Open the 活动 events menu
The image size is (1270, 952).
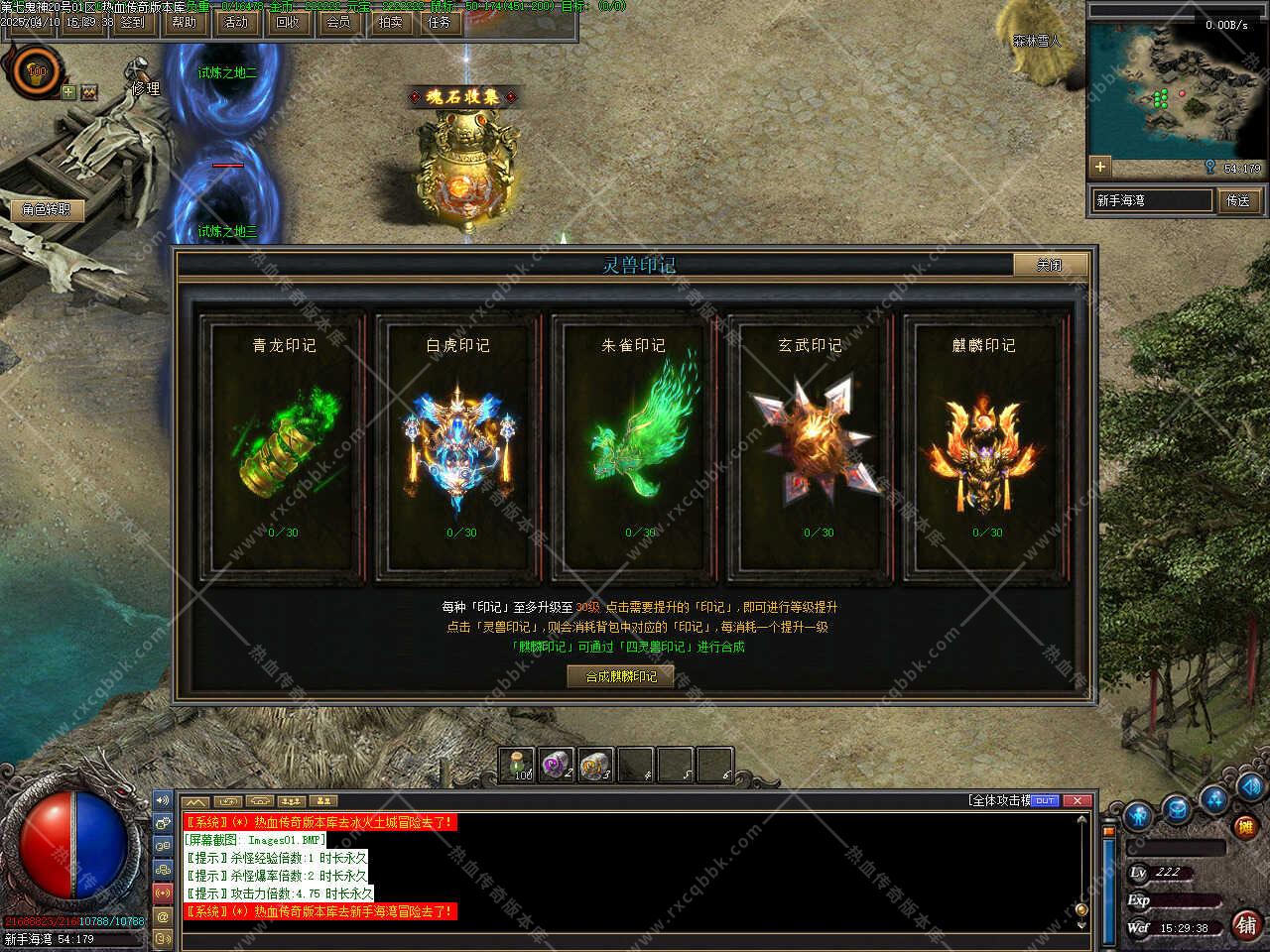[x=236, y=22]
